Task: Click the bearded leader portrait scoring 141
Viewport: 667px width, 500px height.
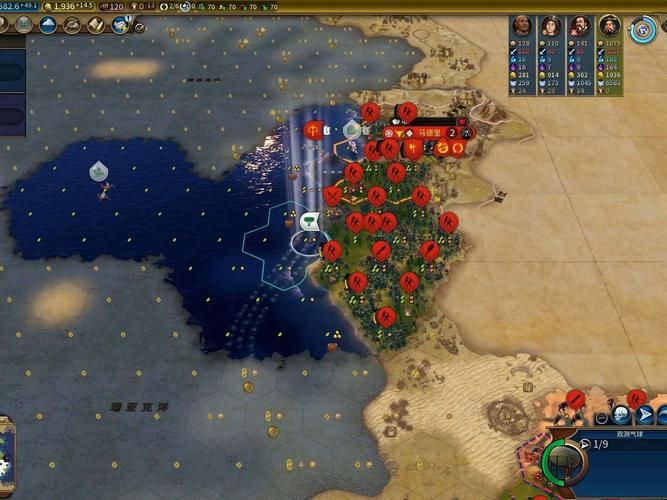Action: [x=579, y=26]
